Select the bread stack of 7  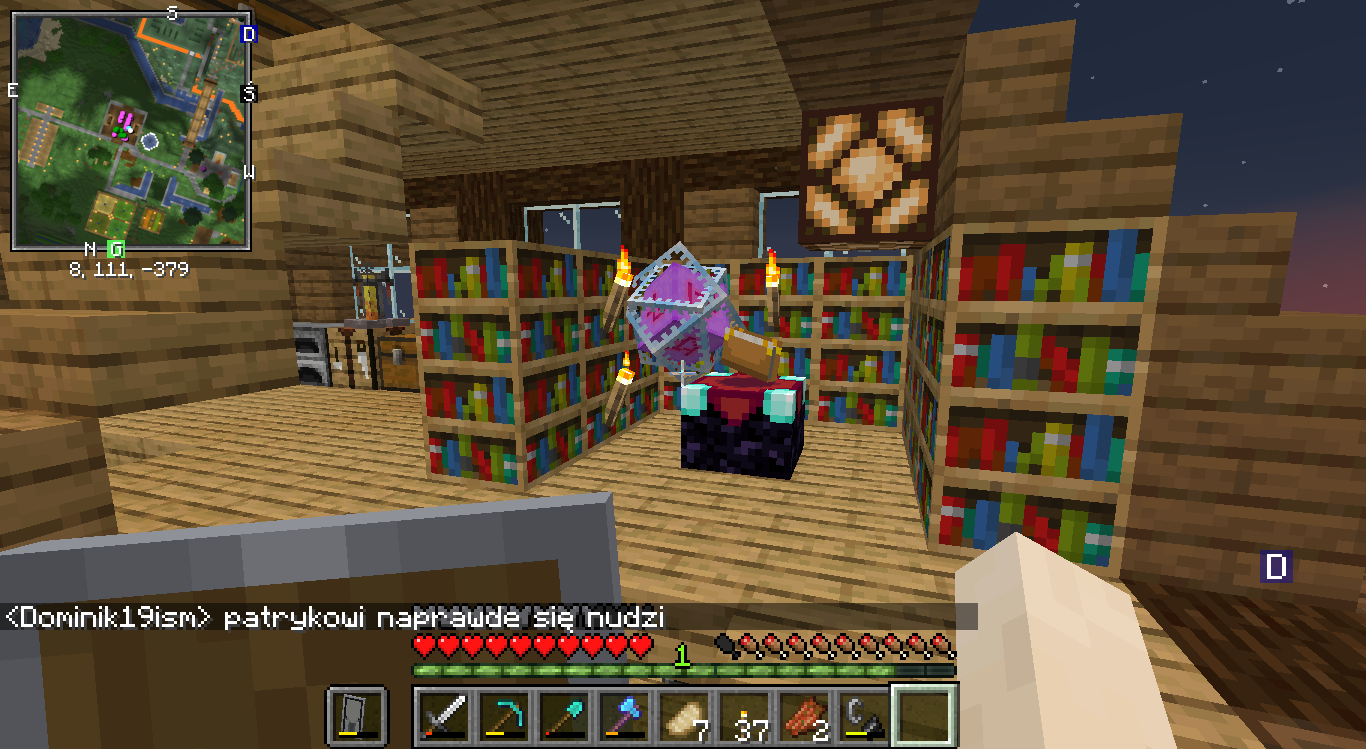pyautogui.click(x=683, y=716)
